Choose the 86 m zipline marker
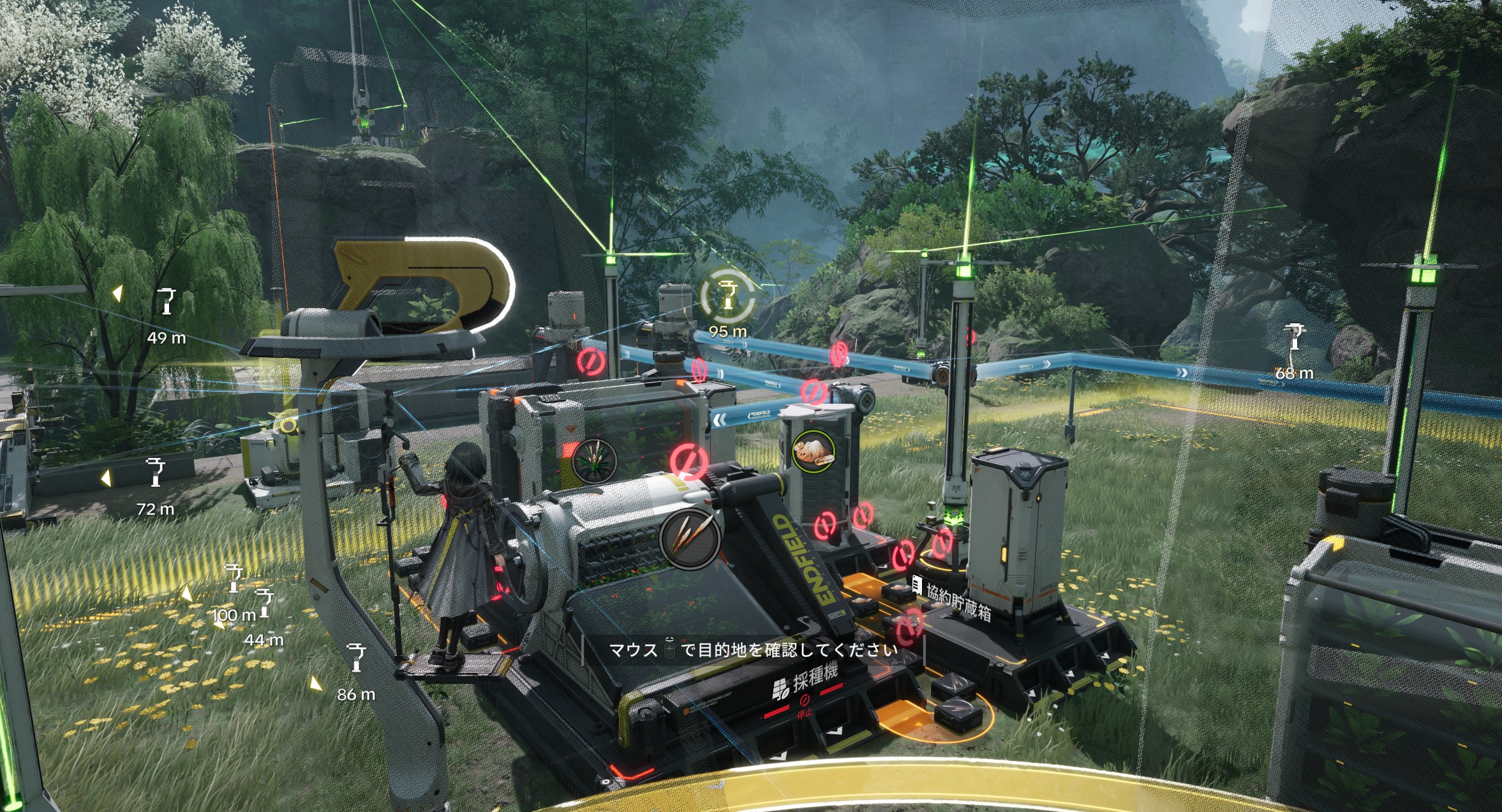This screenshot has height=812, width=1502. (356, 657)
